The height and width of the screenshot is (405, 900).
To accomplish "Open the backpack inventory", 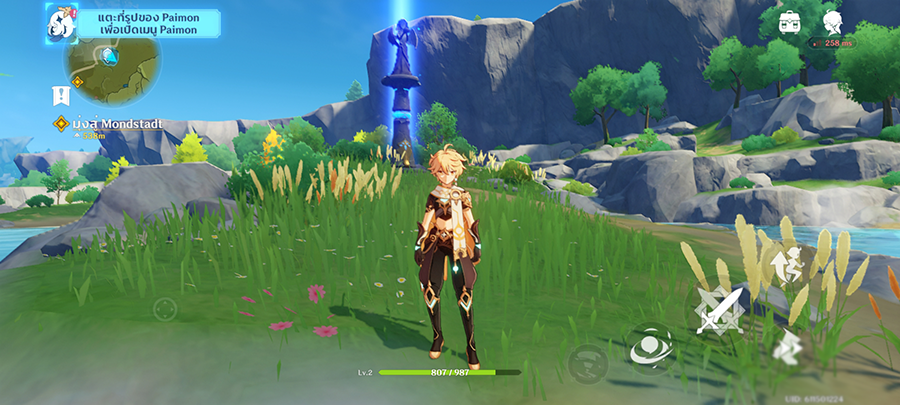I will 792,21.
